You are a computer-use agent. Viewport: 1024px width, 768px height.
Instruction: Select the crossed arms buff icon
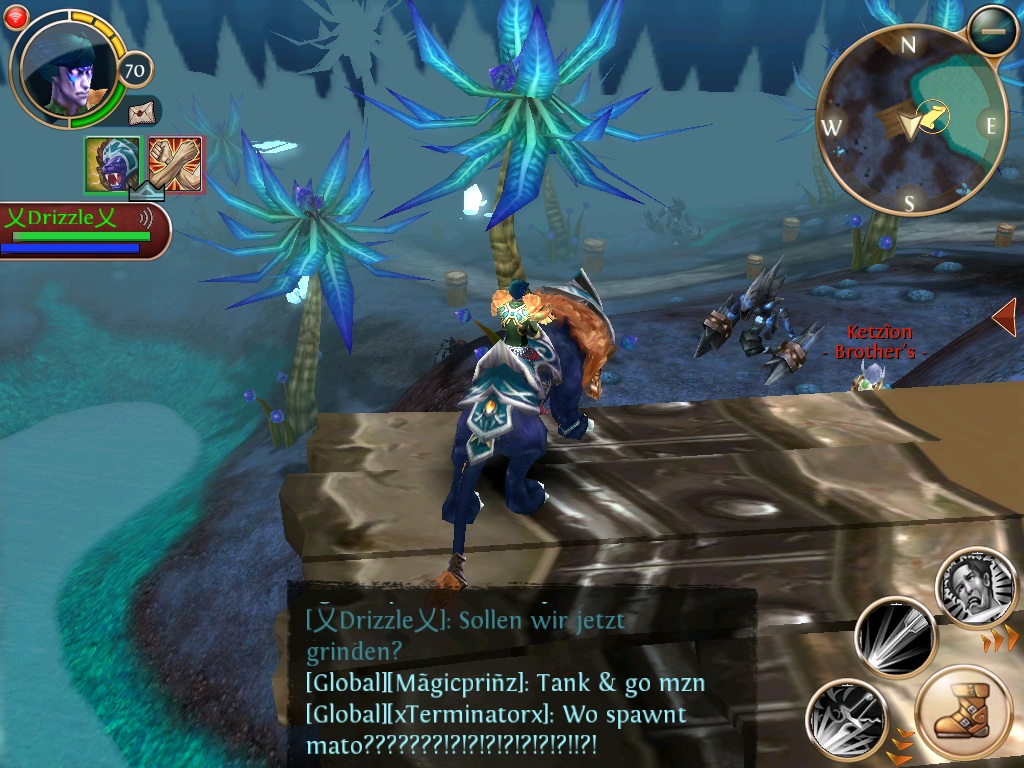pos(175,163)
